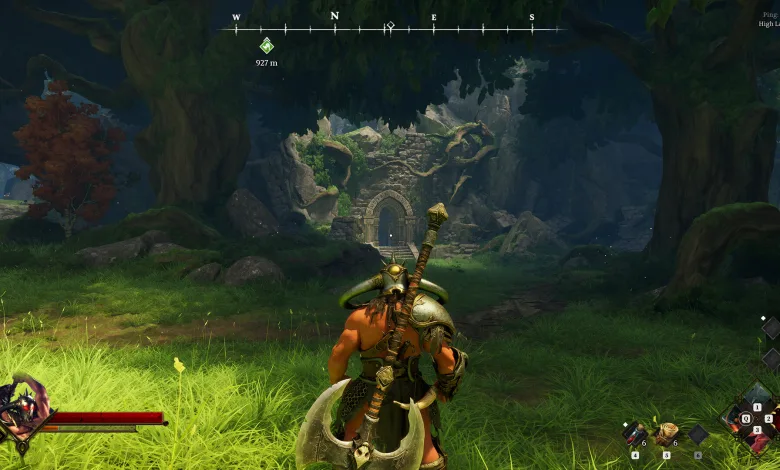Click the green quest marker on the compass
780x470 pixels.
click(x=266, y=45)
